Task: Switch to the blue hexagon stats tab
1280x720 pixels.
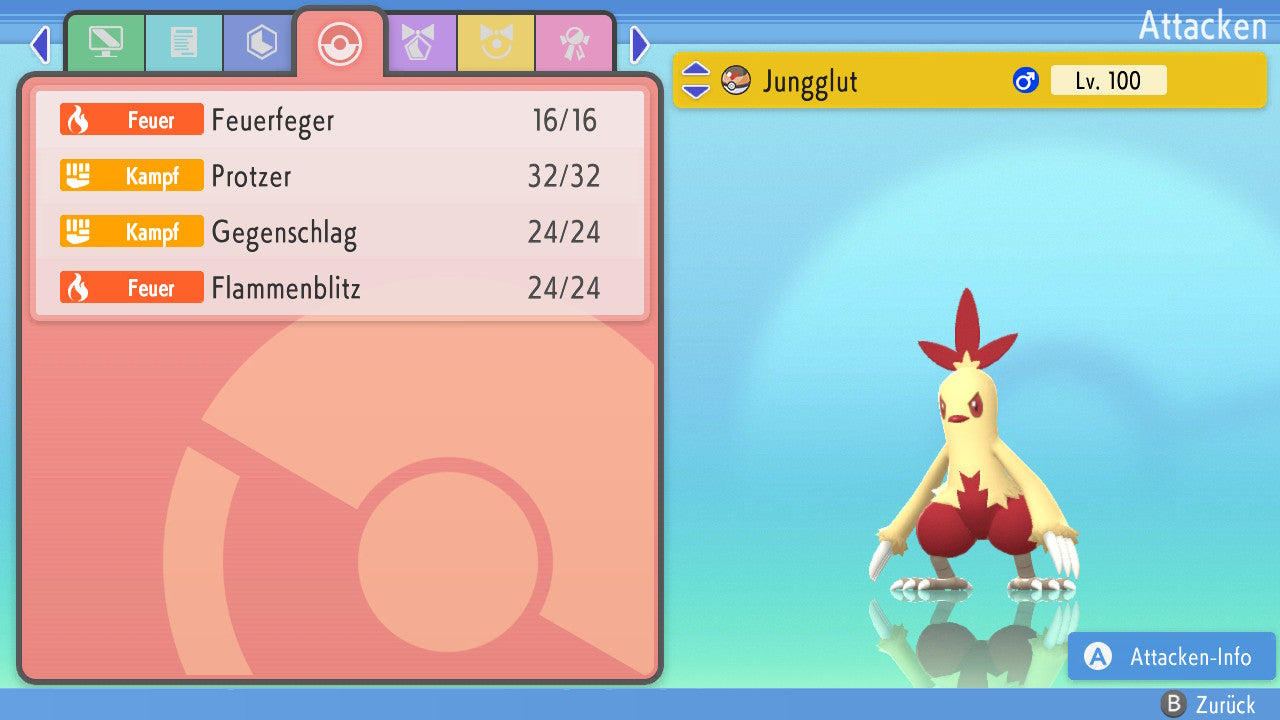Action: pos(261,43)
